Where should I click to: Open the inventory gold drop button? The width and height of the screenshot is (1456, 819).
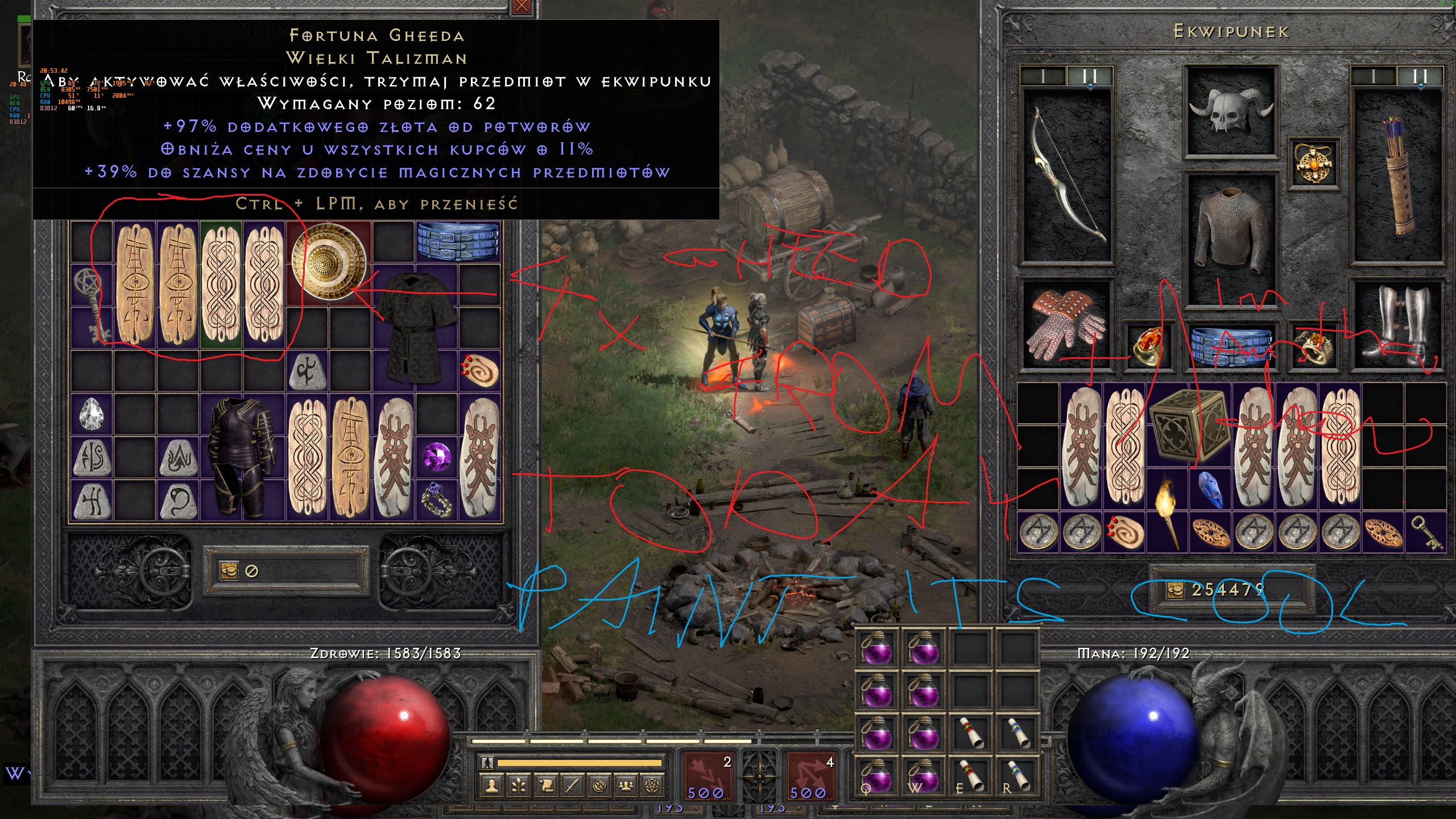[x=1175, y=590]
